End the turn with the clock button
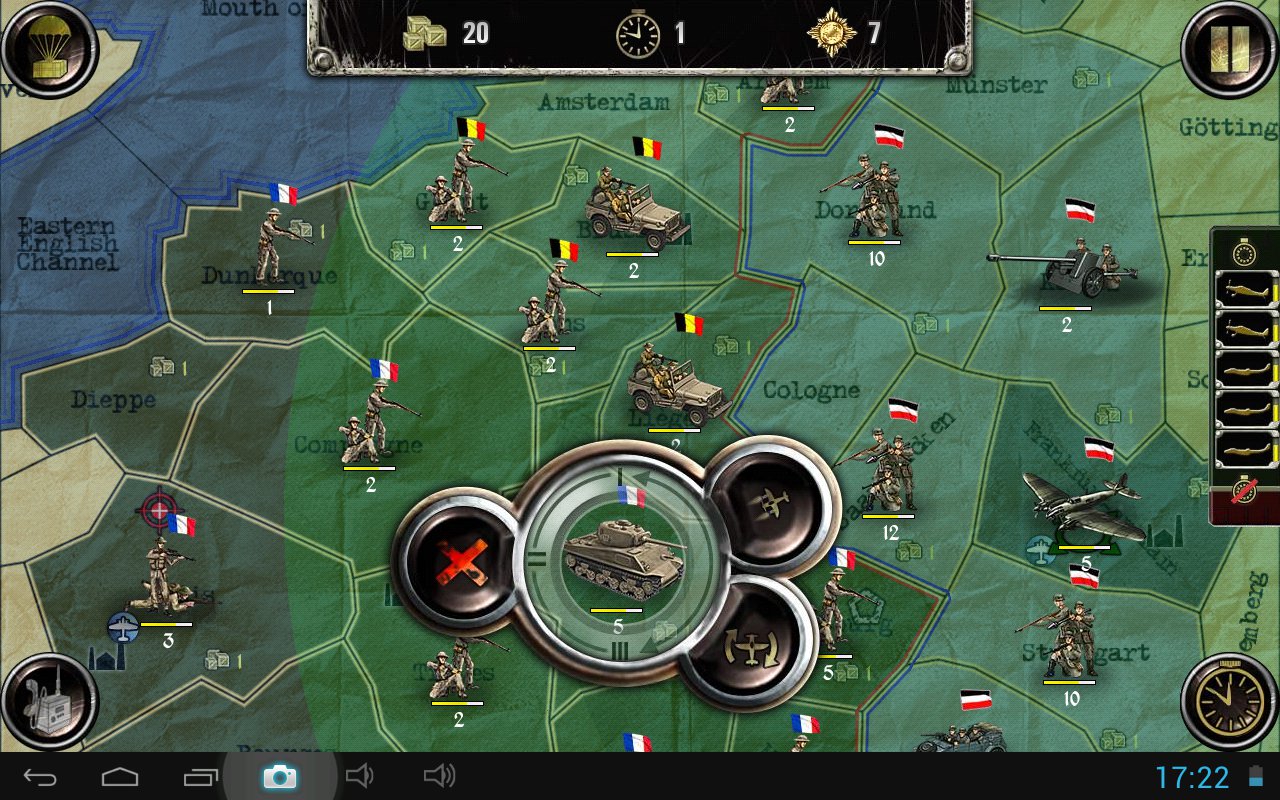The height and width of the screenshot is (800, 1280). tap(1229, 700)
